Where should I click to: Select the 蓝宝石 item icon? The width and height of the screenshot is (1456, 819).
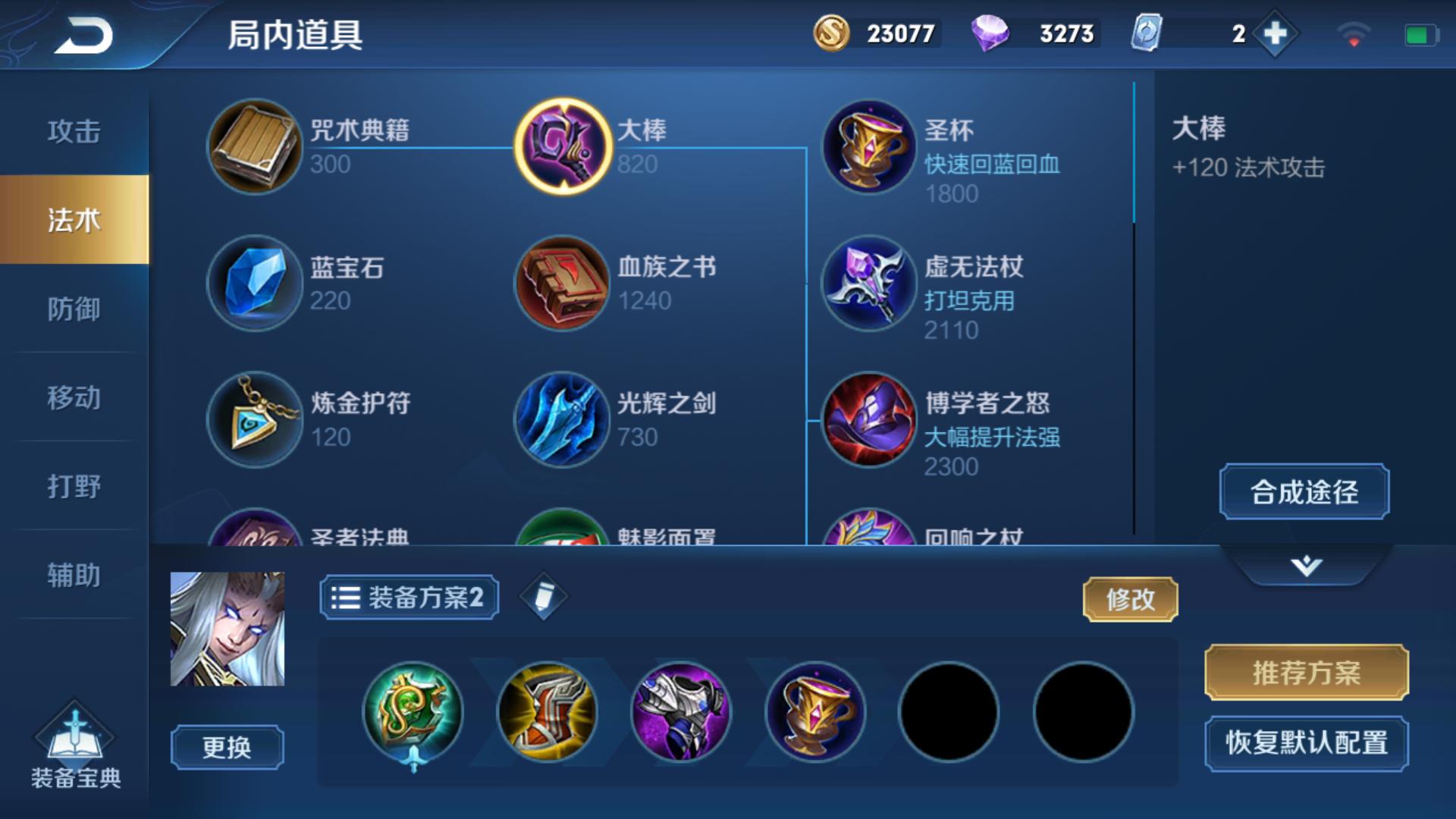coord(255,283)
